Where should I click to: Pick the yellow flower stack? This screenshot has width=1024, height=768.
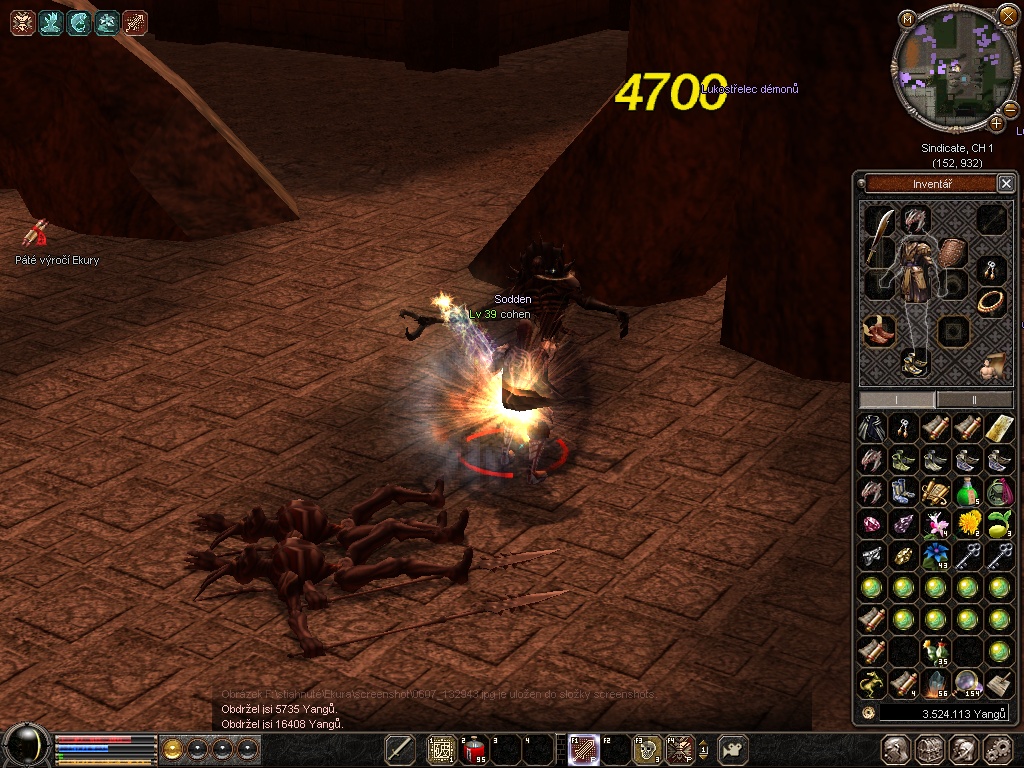point(967,524)
